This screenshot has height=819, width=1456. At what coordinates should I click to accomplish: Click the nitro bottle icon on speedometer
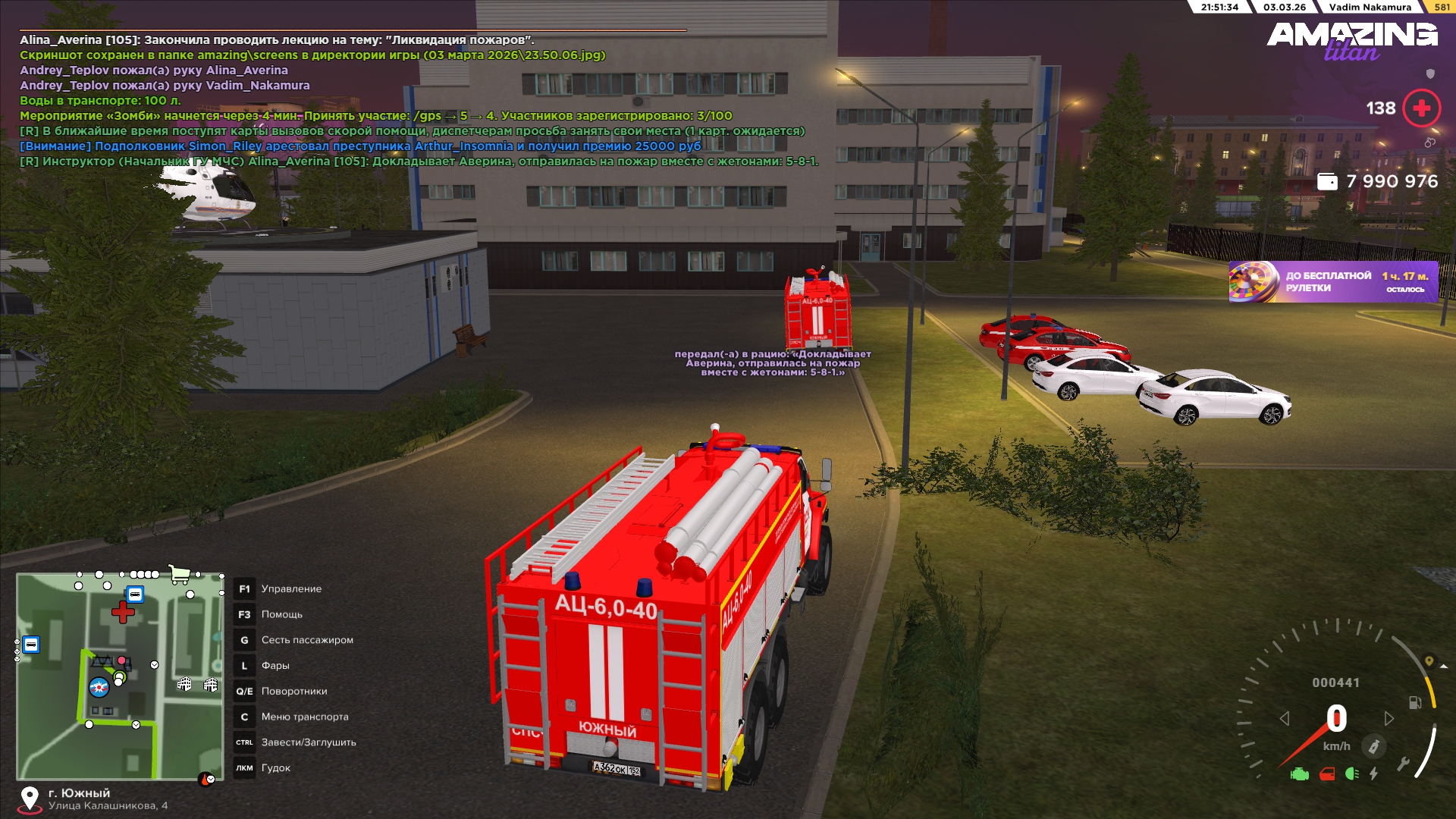1373,747
